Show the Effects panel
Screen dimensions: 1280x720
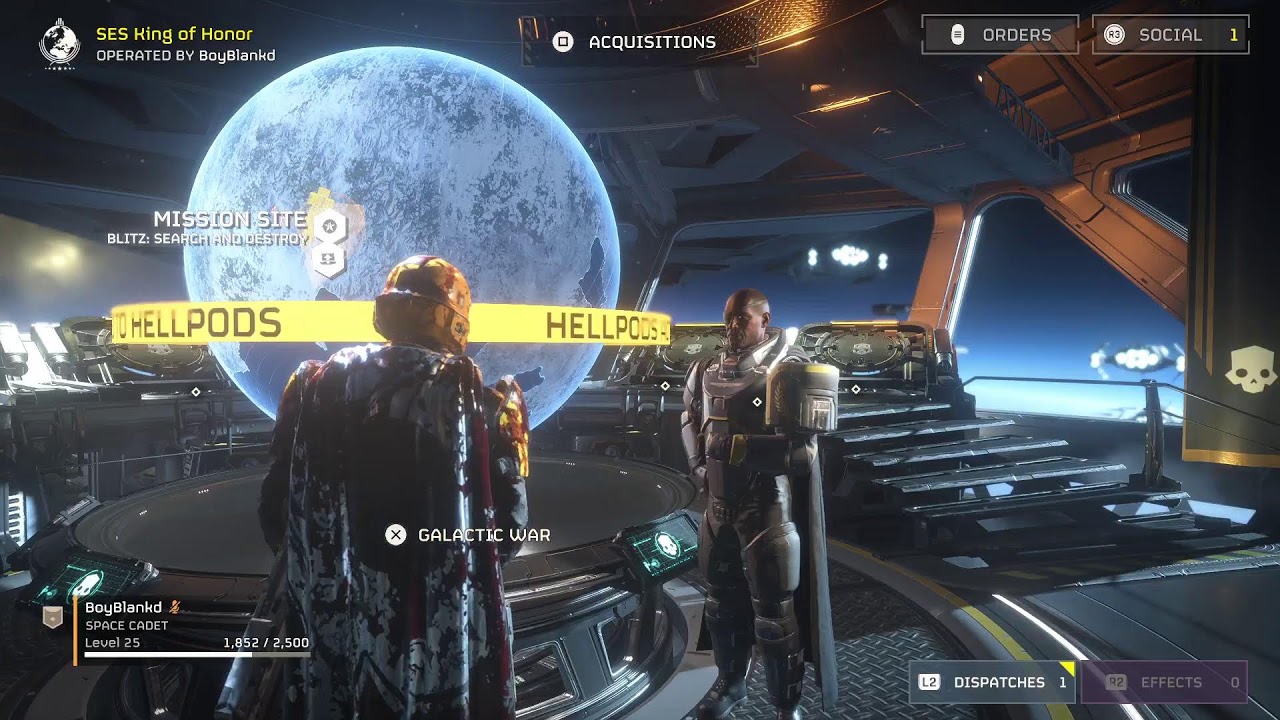(x=1163, y=682)
